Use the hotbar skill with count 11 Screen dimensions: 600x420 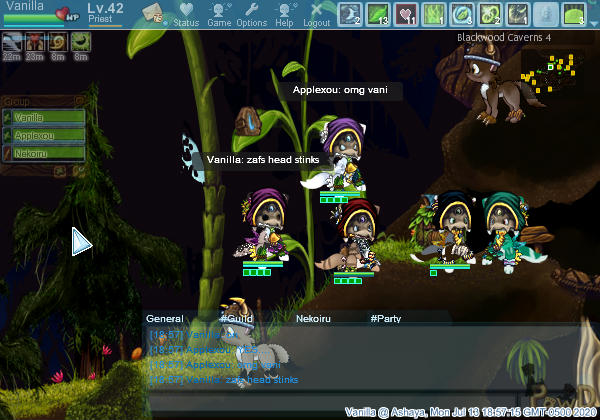(x=407, y=14)
